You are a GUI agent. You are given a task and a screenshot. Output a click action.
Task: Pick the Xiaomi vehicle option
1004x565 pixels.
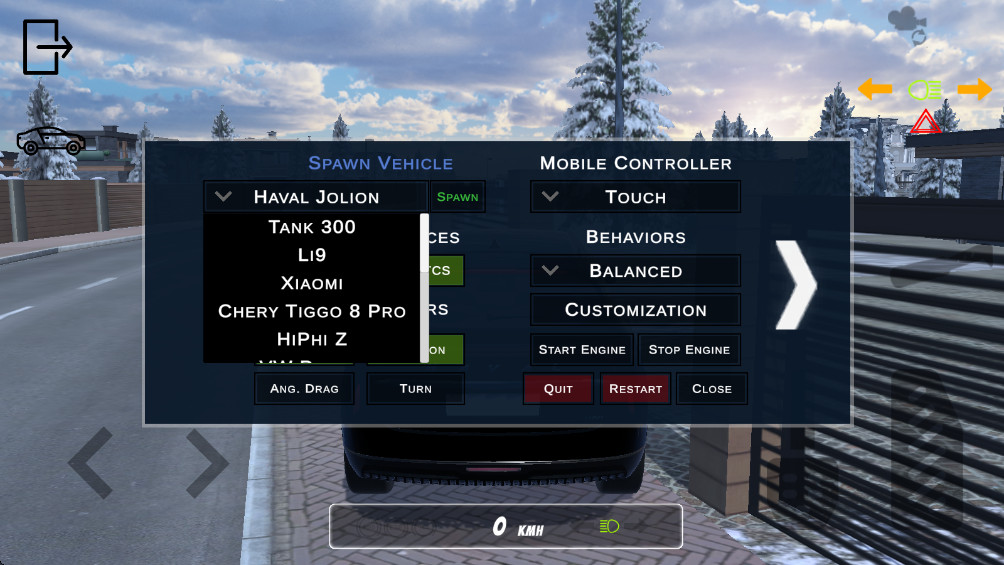312,283
